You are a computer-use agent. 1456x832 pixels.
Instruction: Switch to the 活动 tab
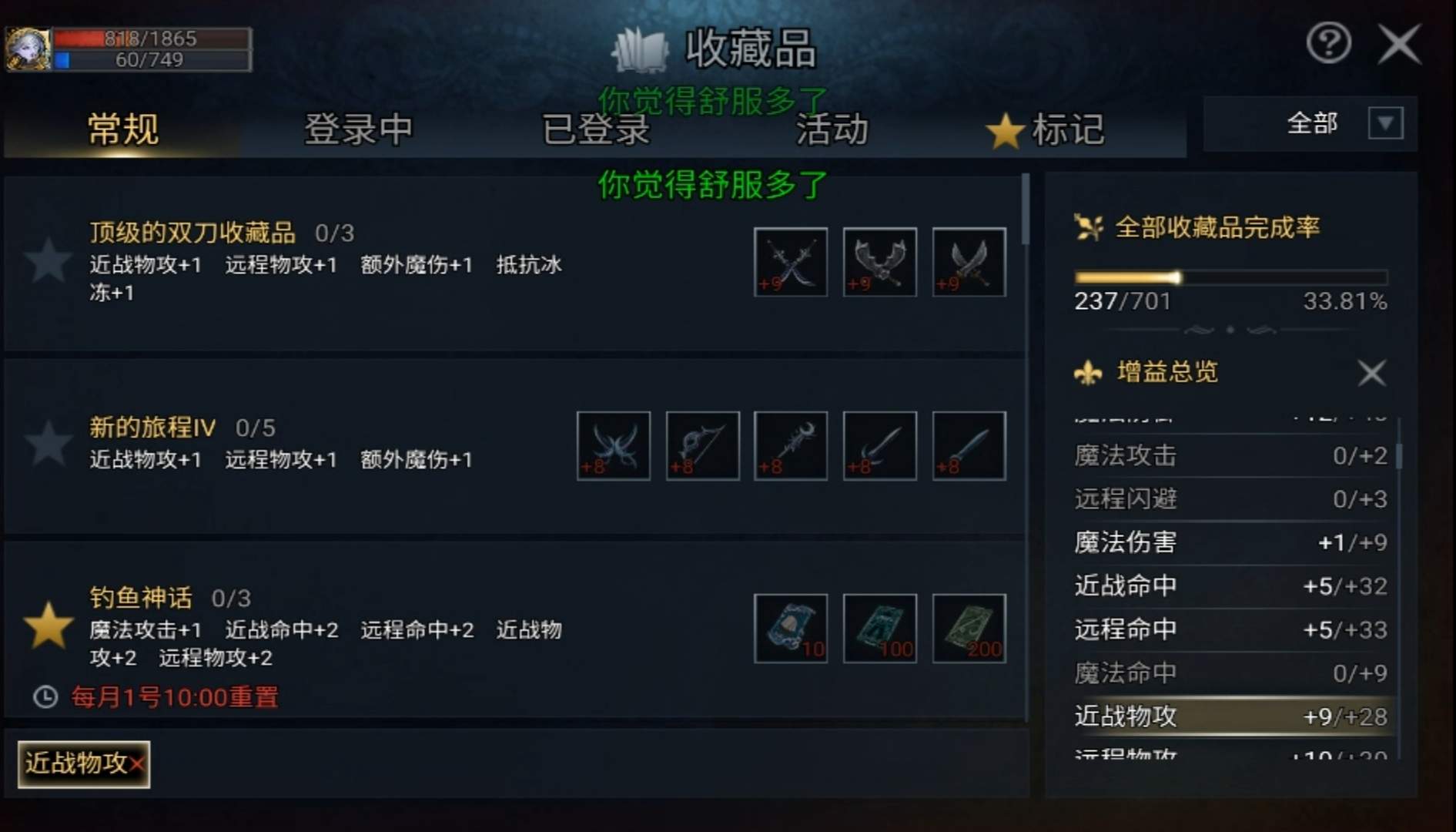click(x=832, y=131)
